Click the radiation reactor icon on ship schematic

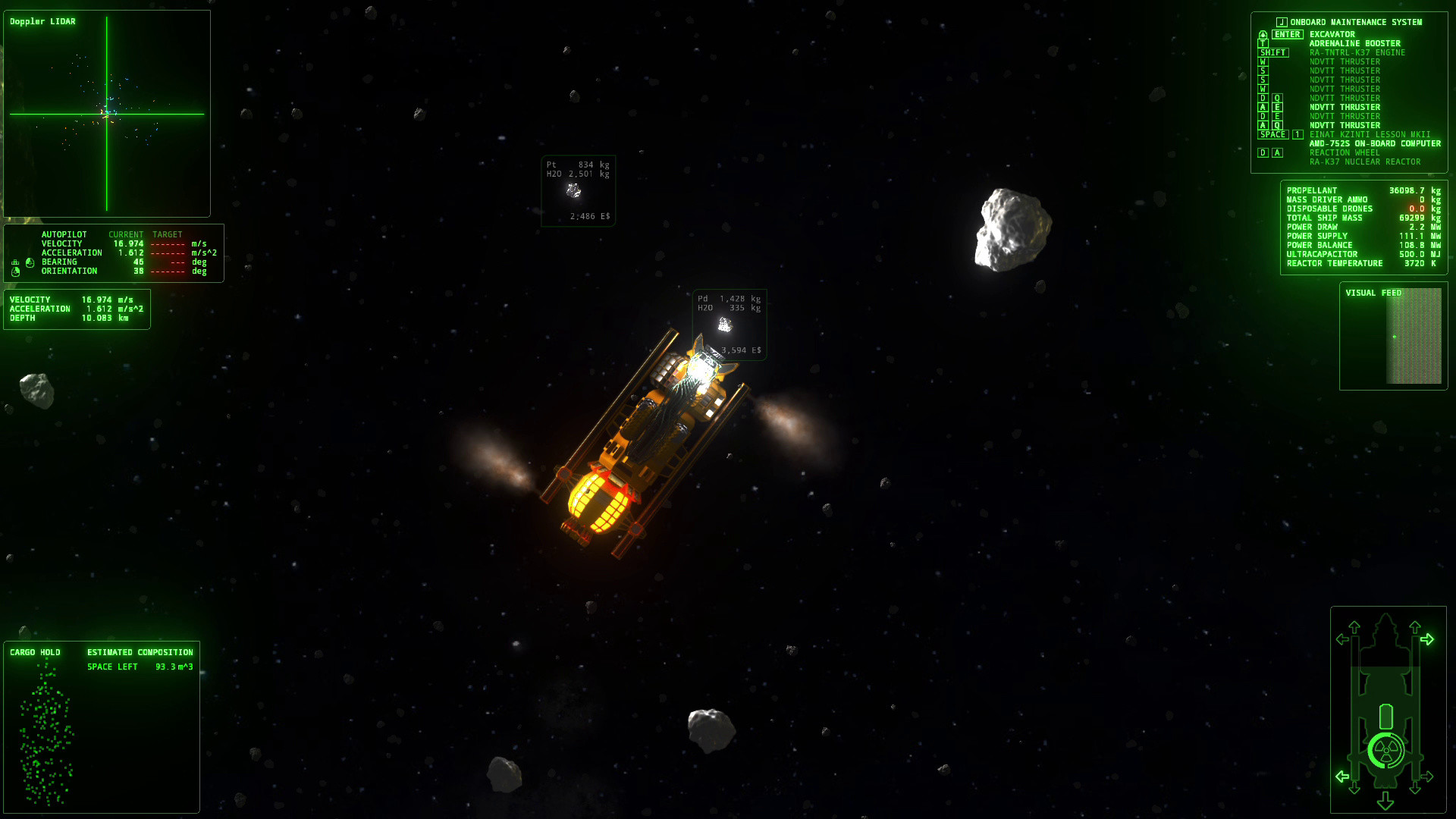click(1385, 748)
